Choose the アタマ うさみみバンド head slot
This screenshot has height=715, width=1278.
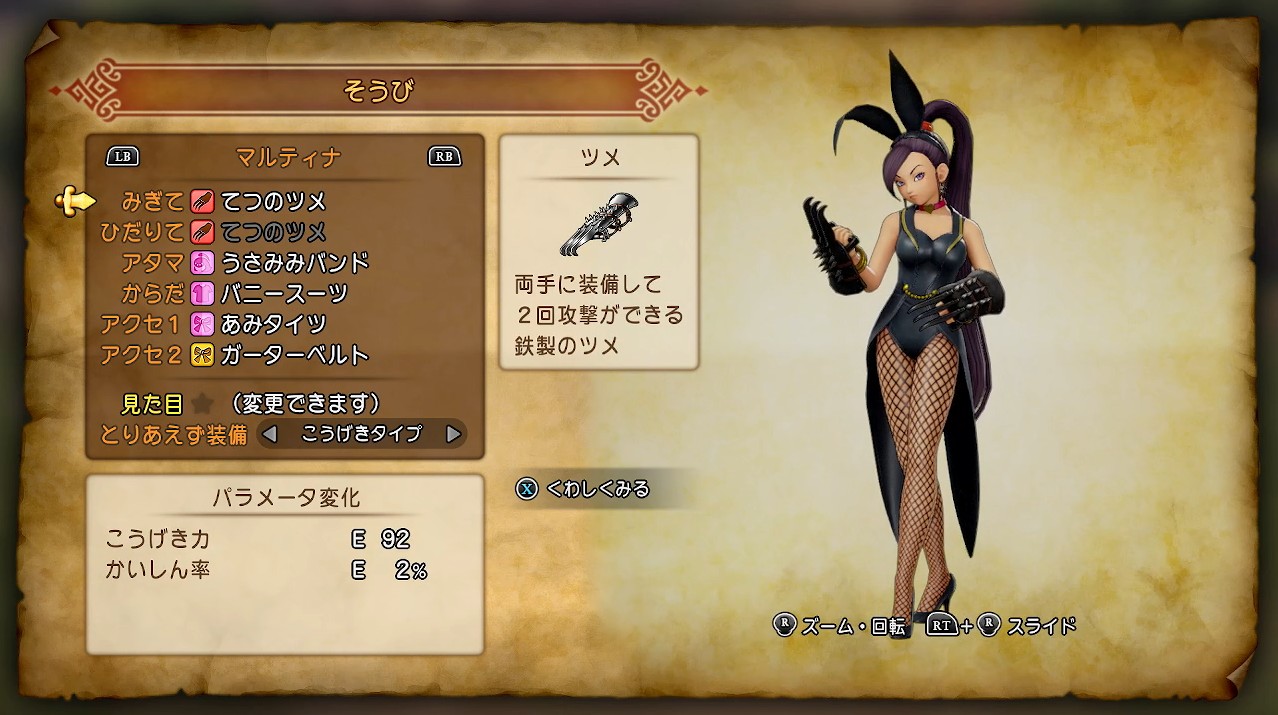coord(280,263)
